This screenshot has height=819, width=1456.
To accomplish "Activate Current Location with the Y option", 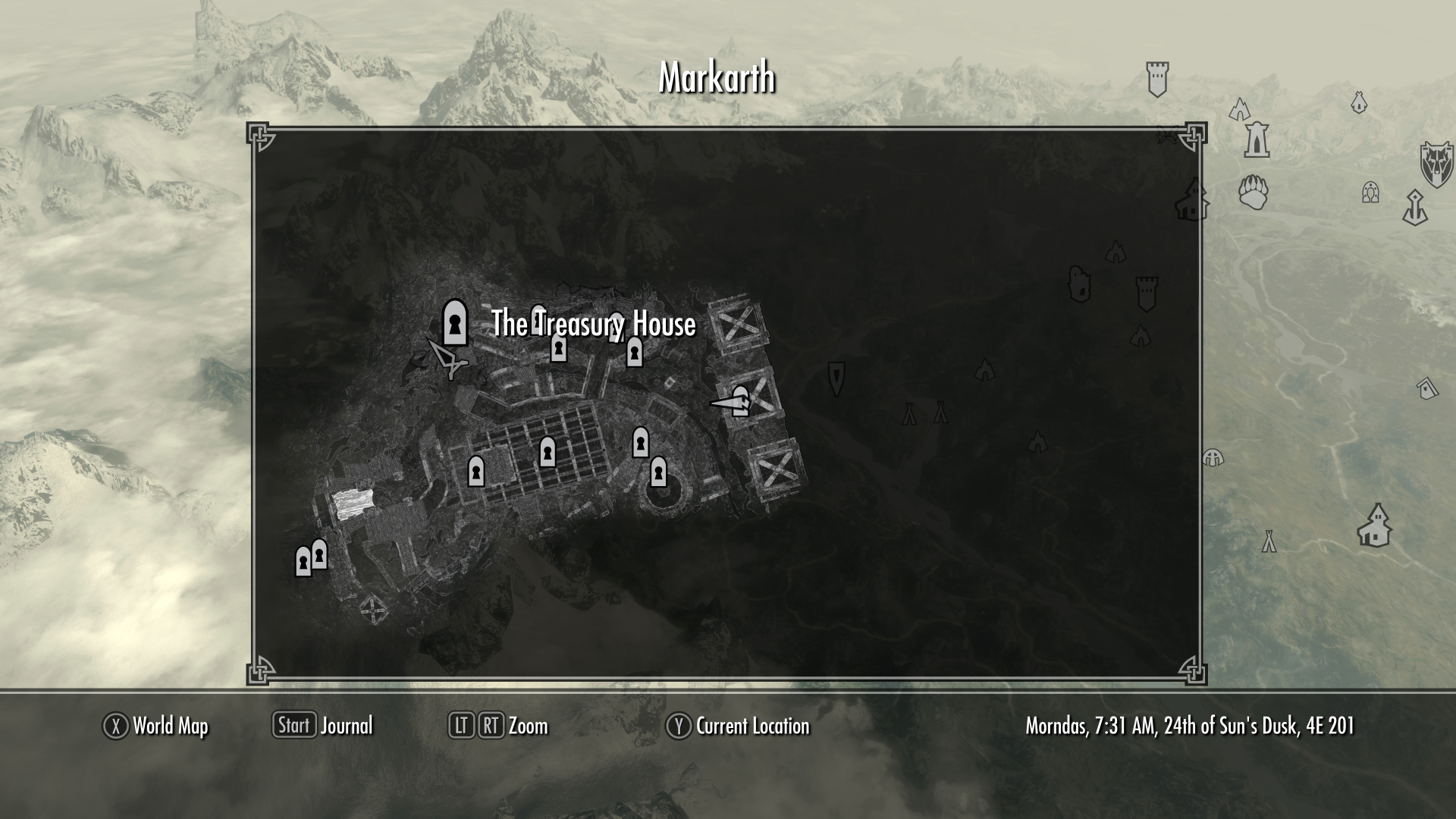I will pyautogui.click(x=739, y=726).
